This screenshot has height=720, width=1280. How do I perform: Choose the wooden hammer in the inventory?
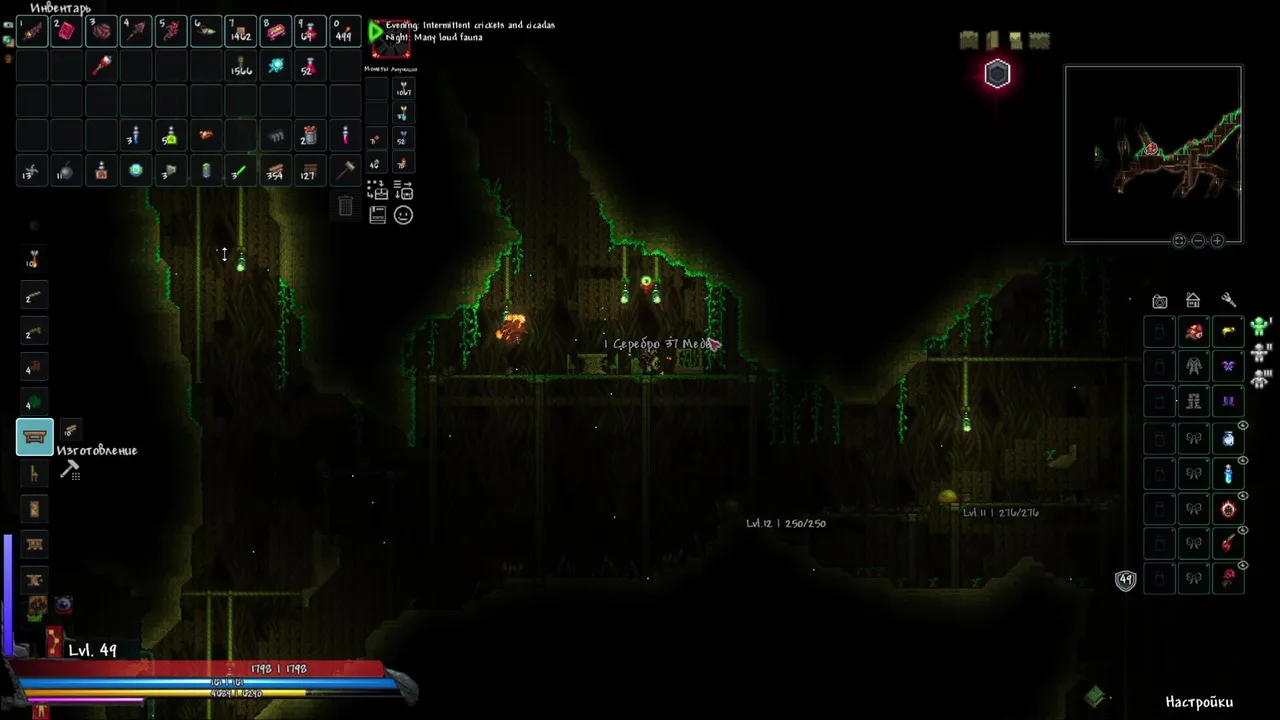point(345,170)
